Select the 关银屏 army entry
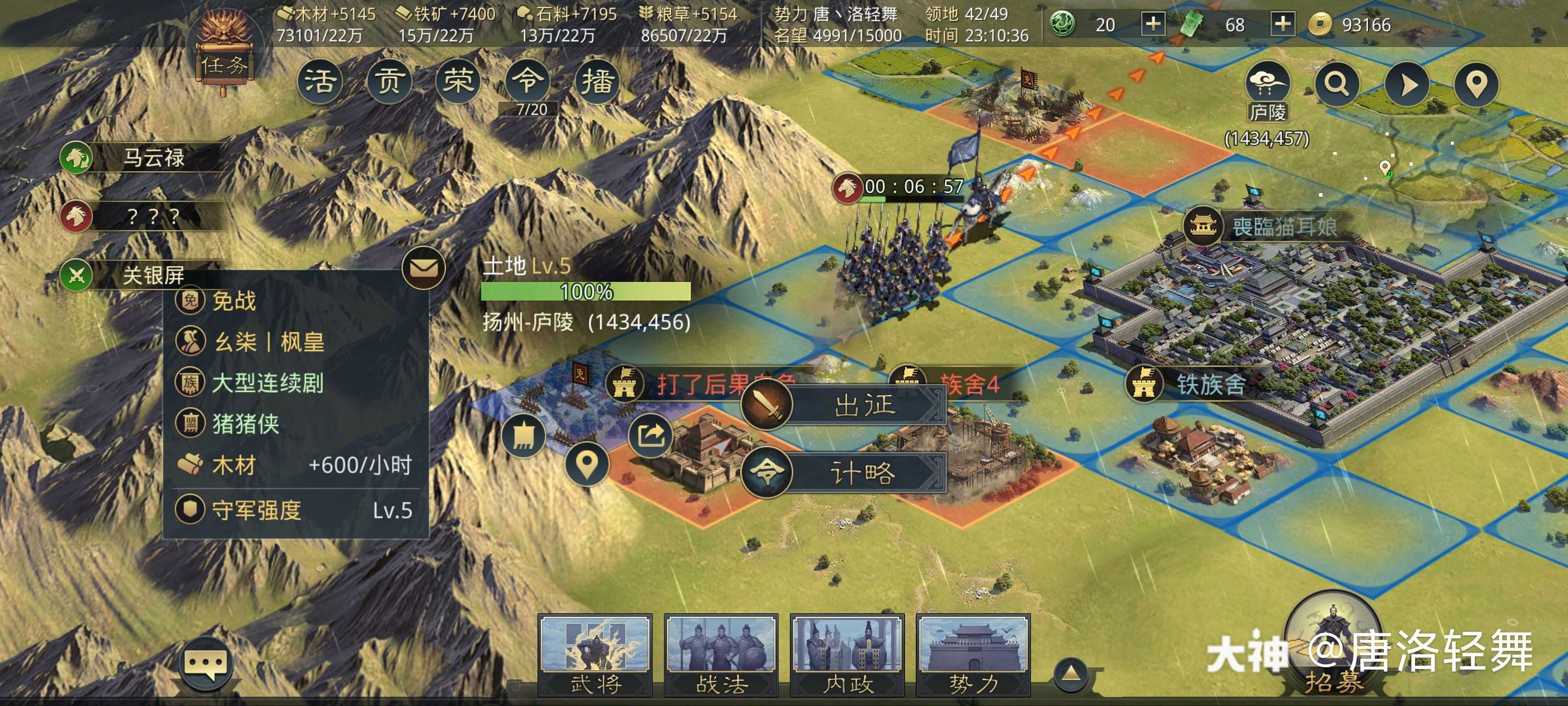1568x706 pixels. click(152, 275)
